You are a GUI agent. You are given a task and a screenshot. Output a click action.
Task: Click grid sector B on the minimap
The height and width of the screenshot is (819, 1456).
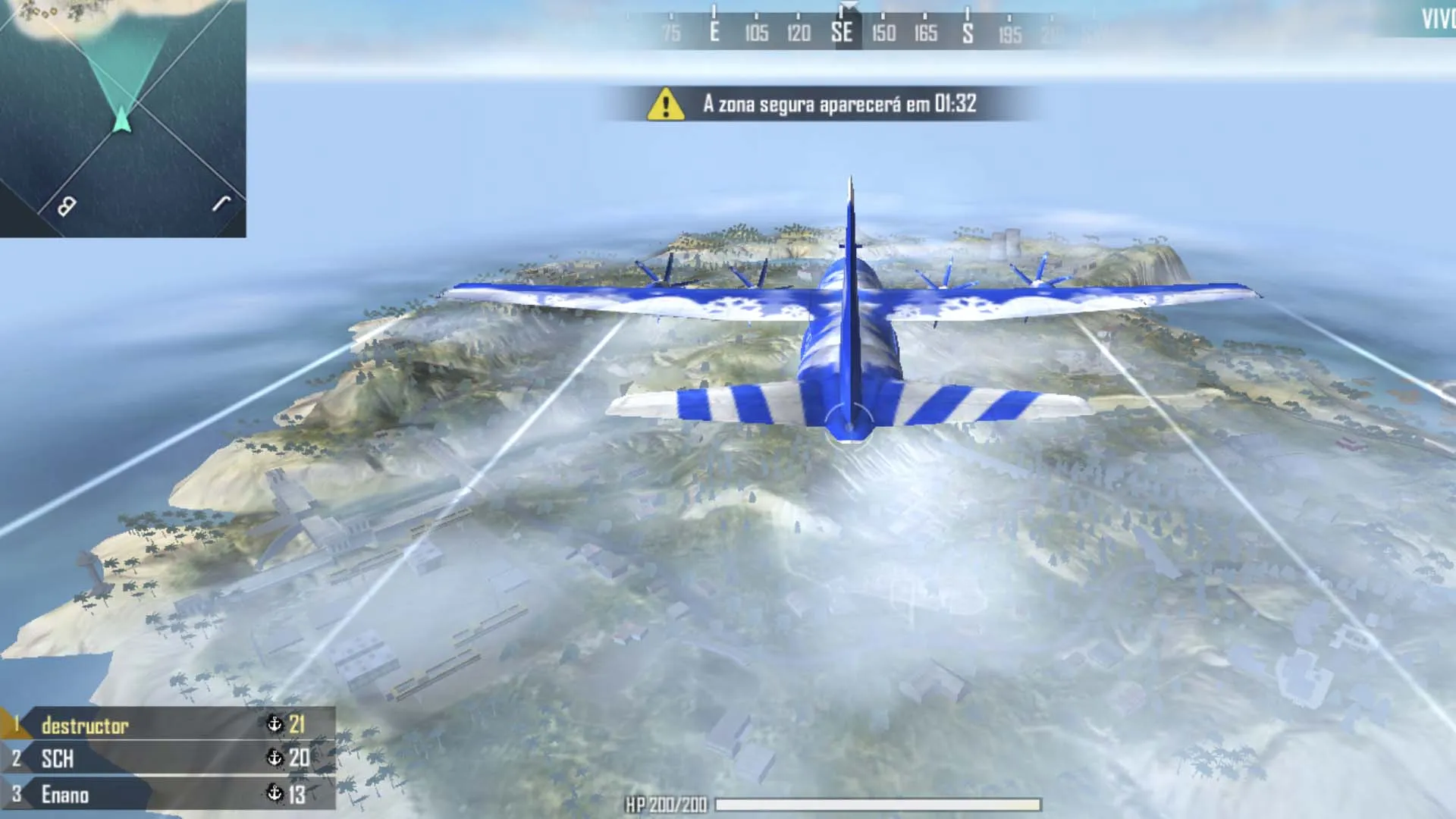coord(67,205)
